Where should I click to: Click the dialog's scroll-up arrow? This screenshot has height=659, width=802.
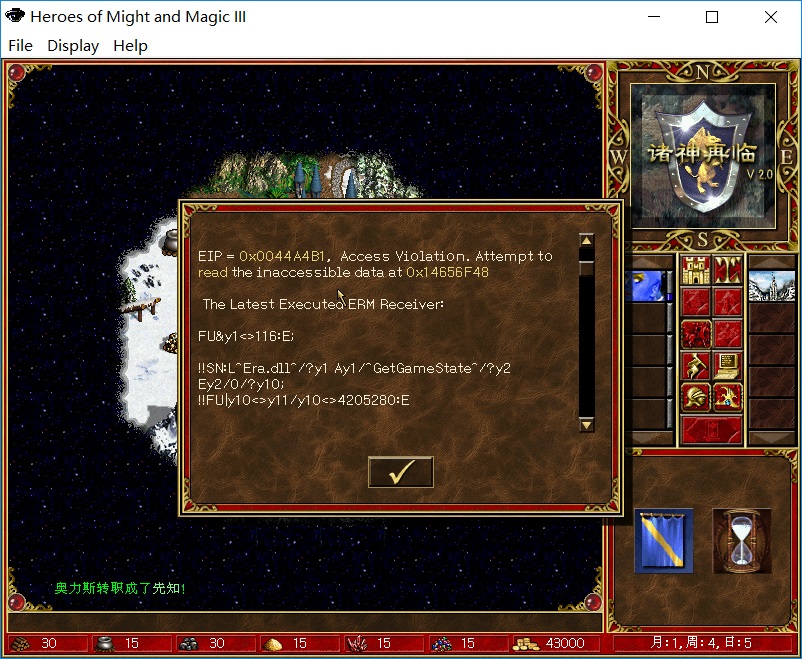pos(587,241)
